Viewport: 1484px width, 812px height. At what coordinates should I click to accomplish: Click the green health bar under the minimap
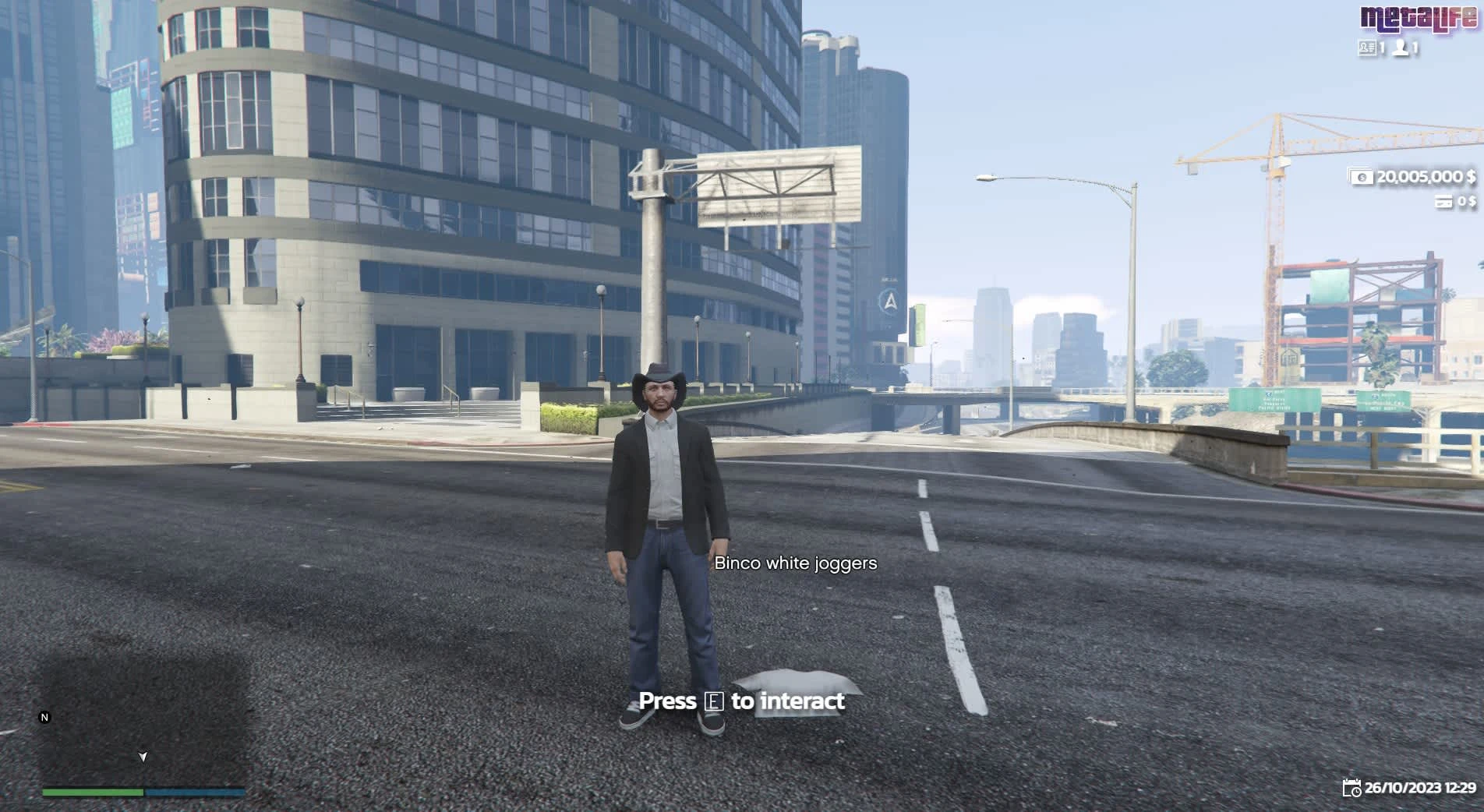92,793
